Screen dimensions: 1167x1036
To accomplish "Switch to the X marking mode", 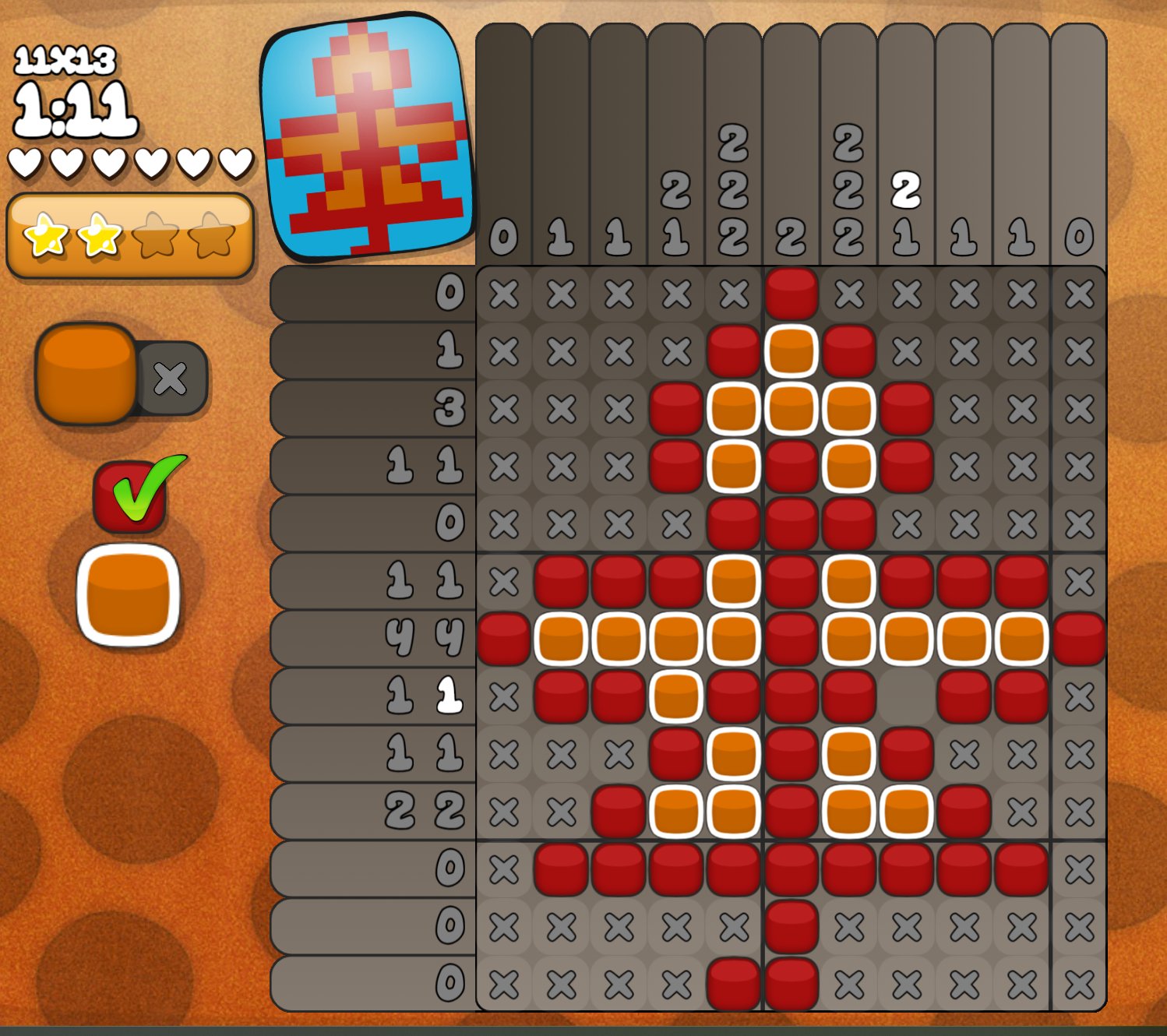I will [172, 379].
